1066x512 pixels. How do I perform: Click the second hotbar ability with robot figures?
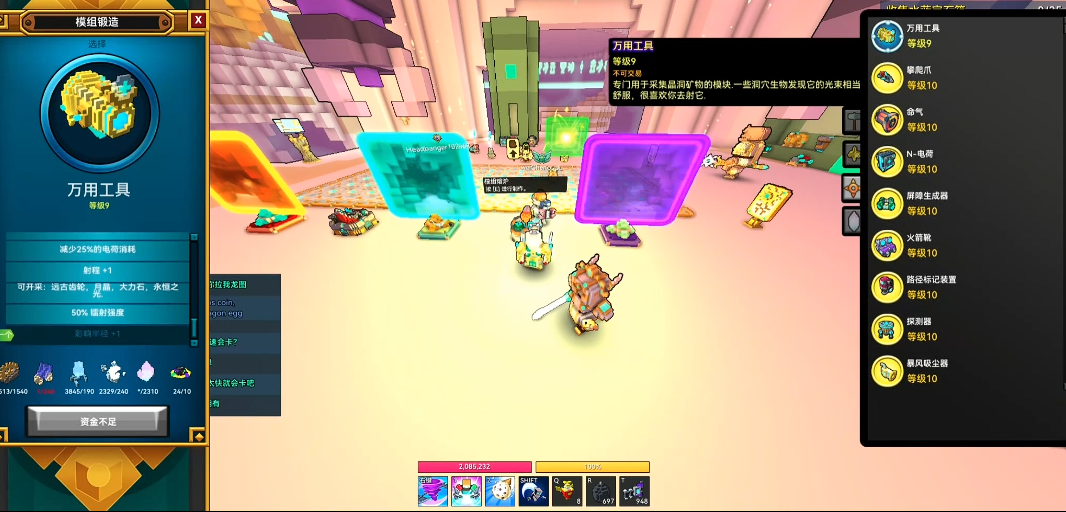(467, 491)
